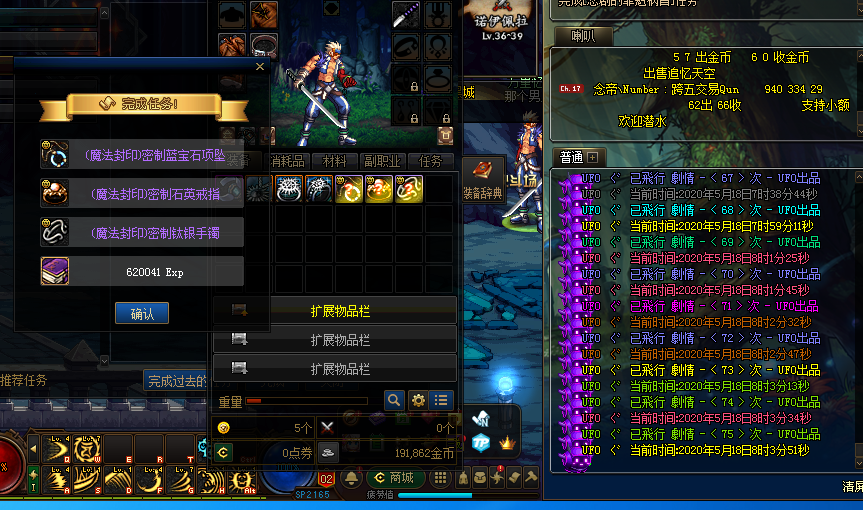Confirm the quest completion with 确认
Viewport: 863px width, 510px height.
tap(141, 313)
